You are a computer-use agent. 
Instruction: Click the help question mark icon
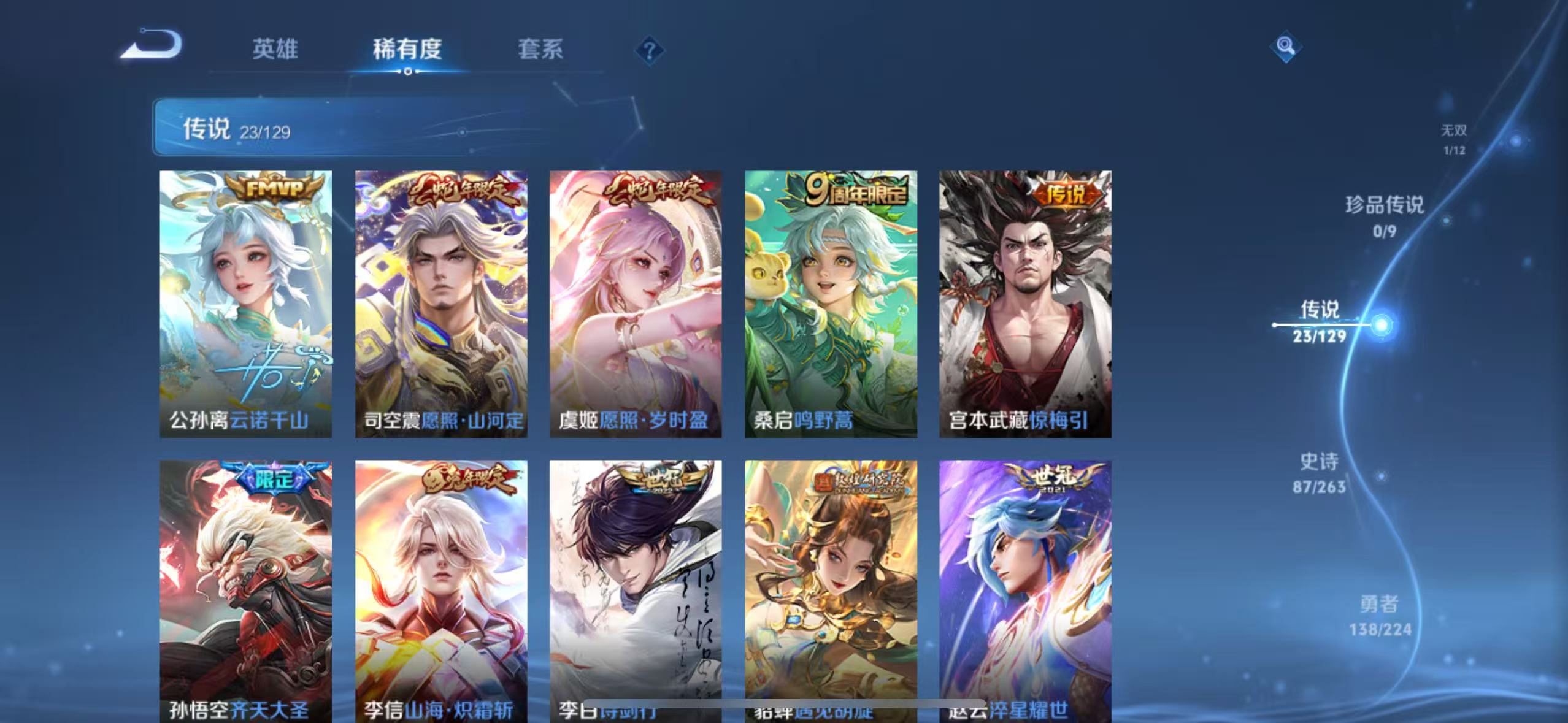click(650, 50)
